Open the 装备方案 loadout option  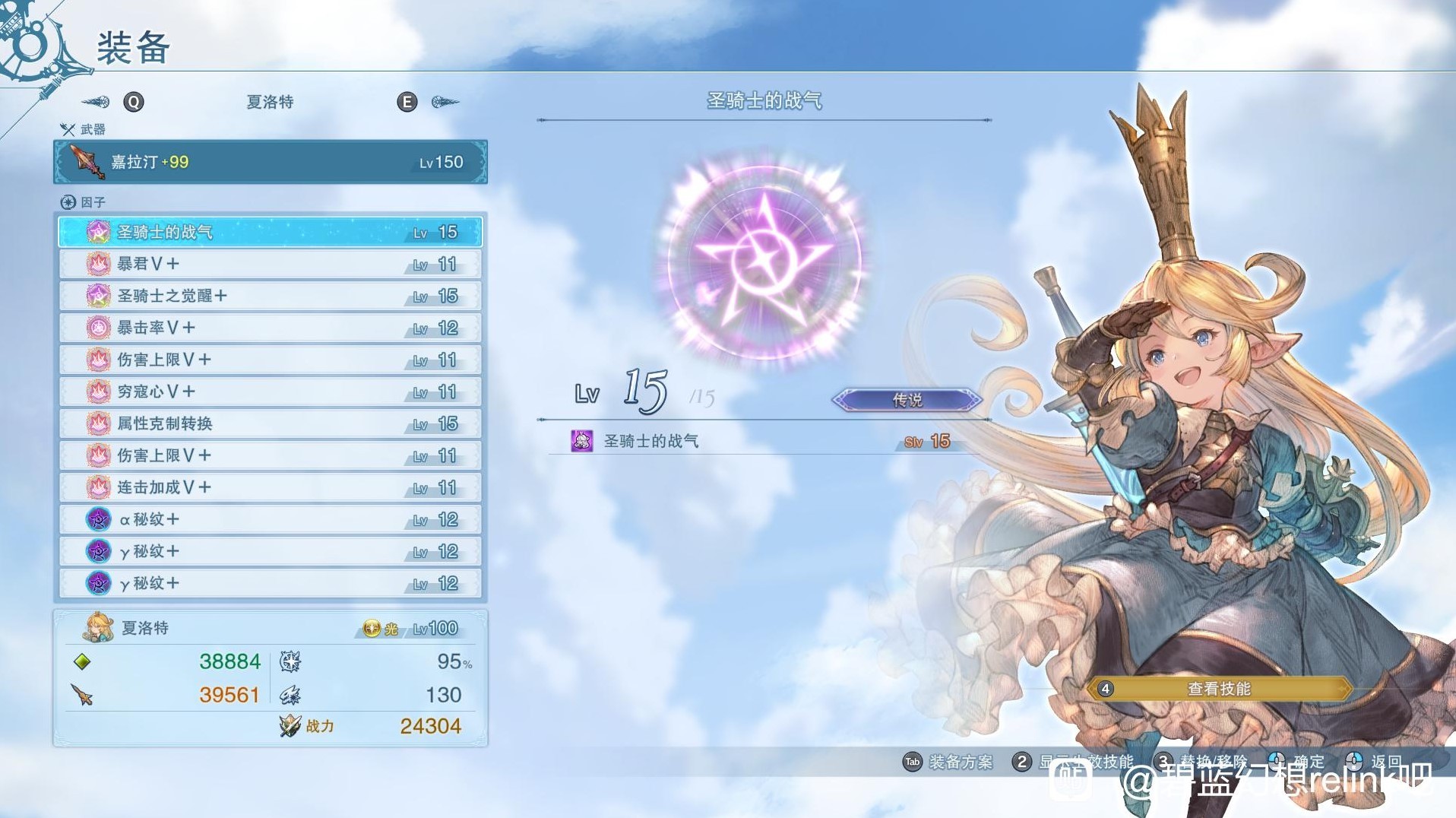point(948,762)
